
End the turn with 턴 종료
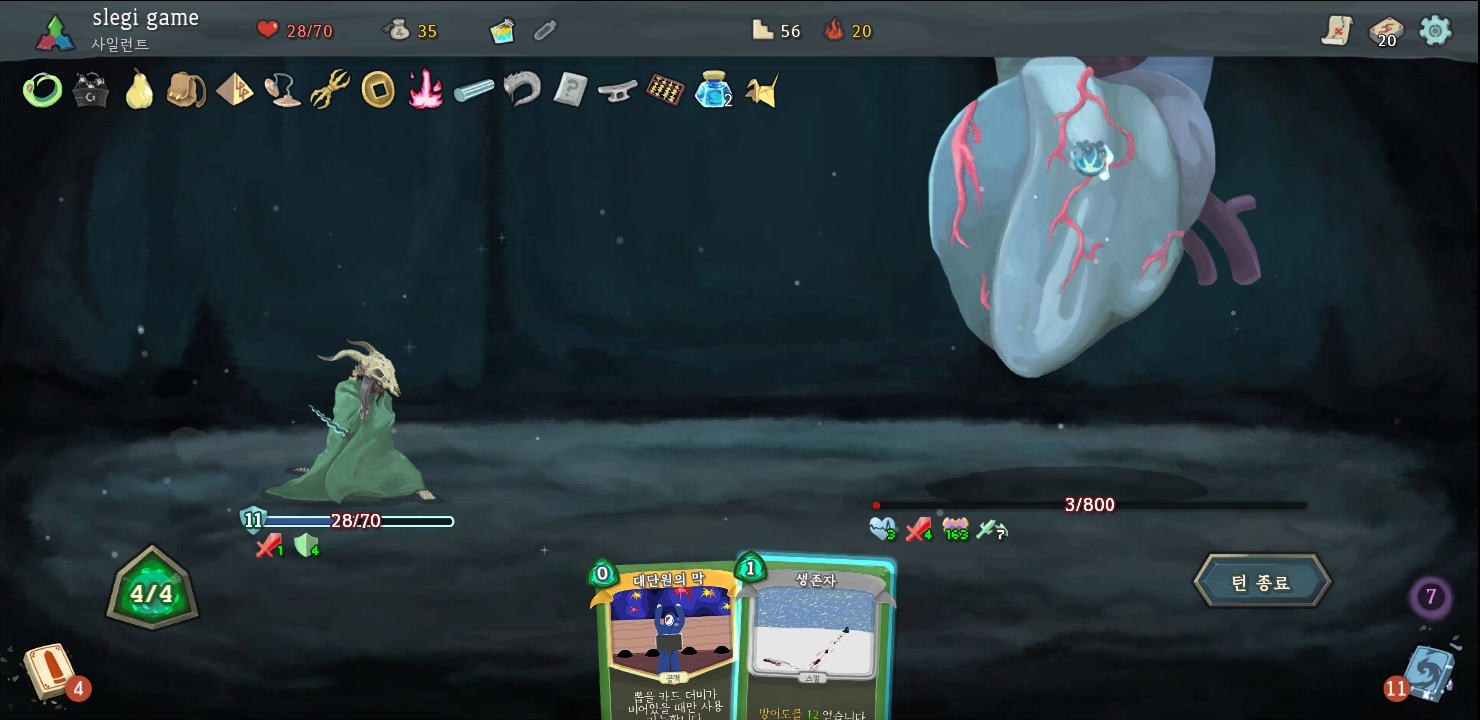tap(1262, 582)
